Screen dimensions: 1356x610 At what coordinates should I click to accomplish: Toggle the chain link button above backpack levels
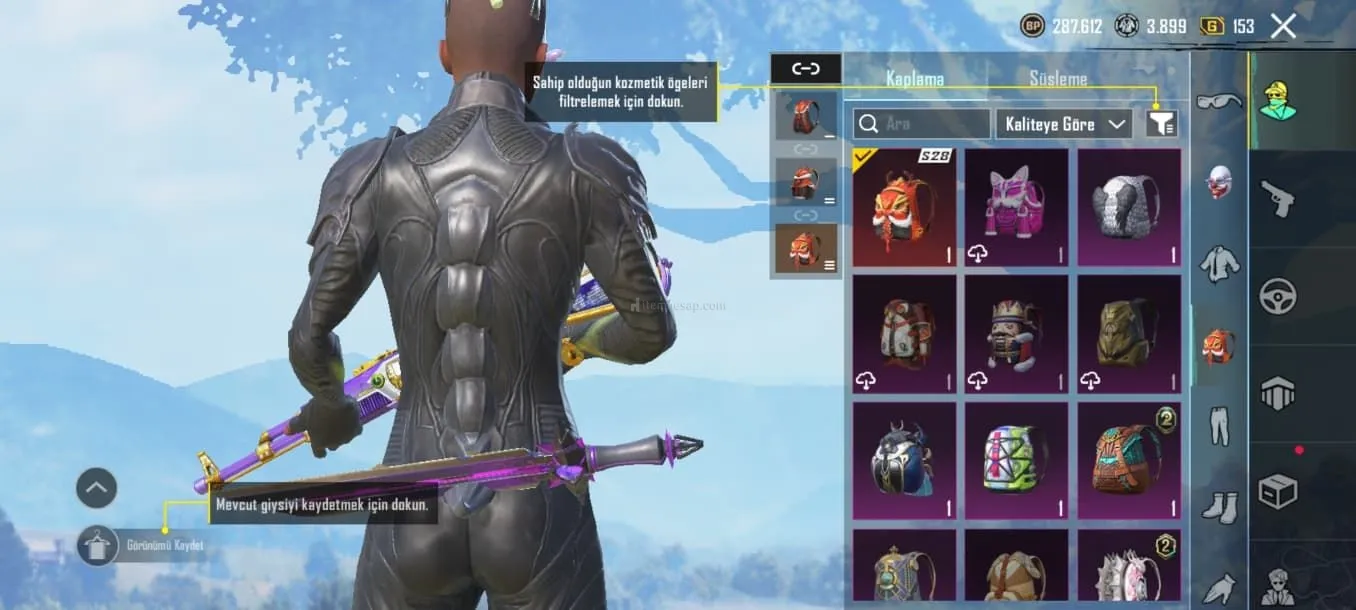tap(805, 68)
